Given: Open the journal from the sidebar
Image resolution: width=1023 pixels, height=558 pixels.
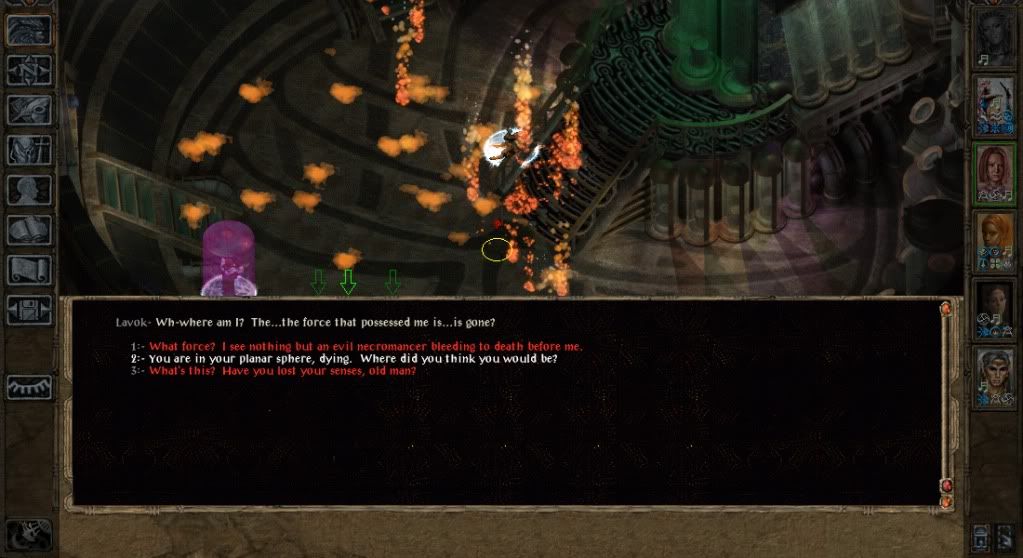Looking at the screenshot, I should pyautogui.click(x=29, y=110).
